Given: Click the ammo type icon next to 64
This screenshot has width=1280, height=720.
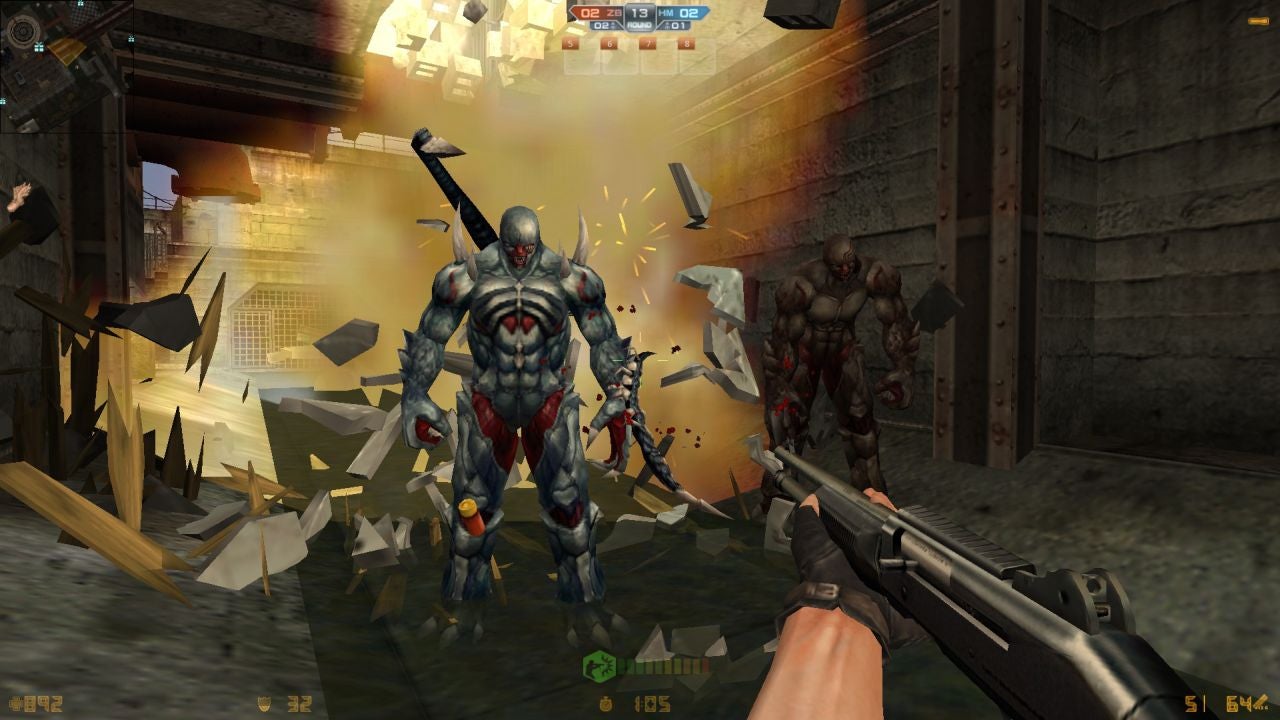Looking at the screenshot, I should pyautogui.click(x=1261, y=702).
